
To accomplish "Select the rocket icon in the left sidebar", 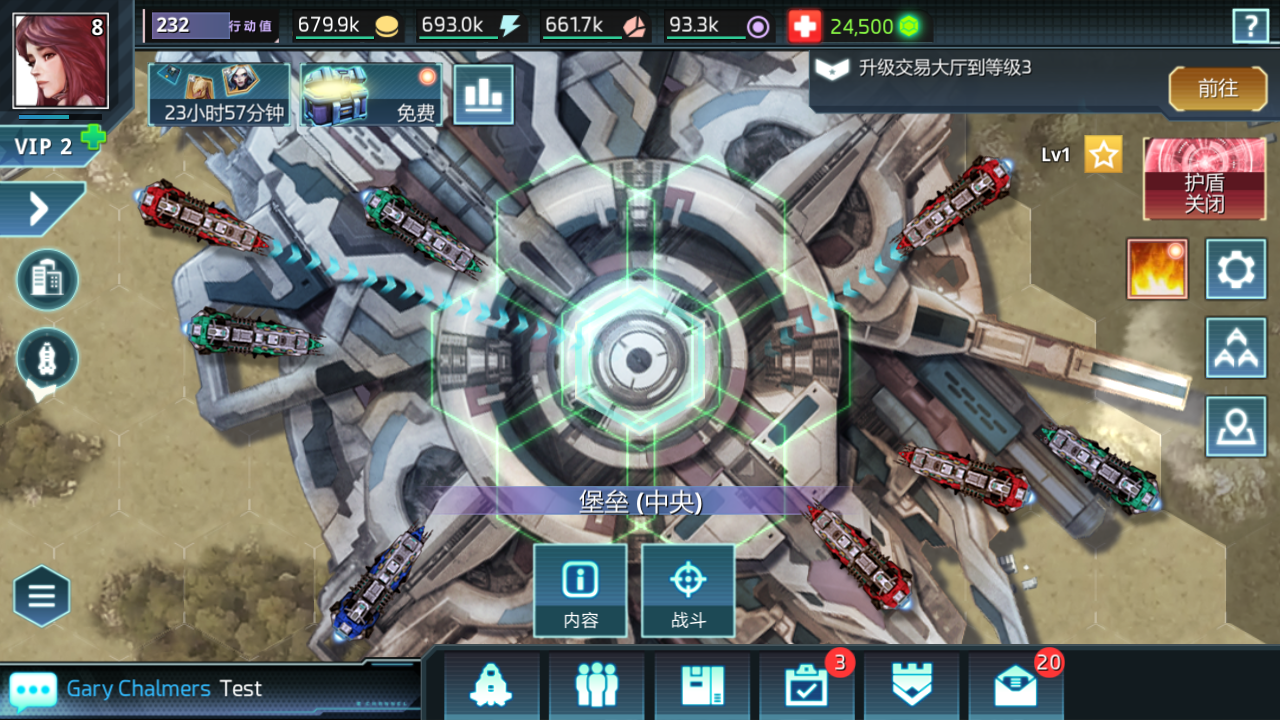I will pos(47,360).
